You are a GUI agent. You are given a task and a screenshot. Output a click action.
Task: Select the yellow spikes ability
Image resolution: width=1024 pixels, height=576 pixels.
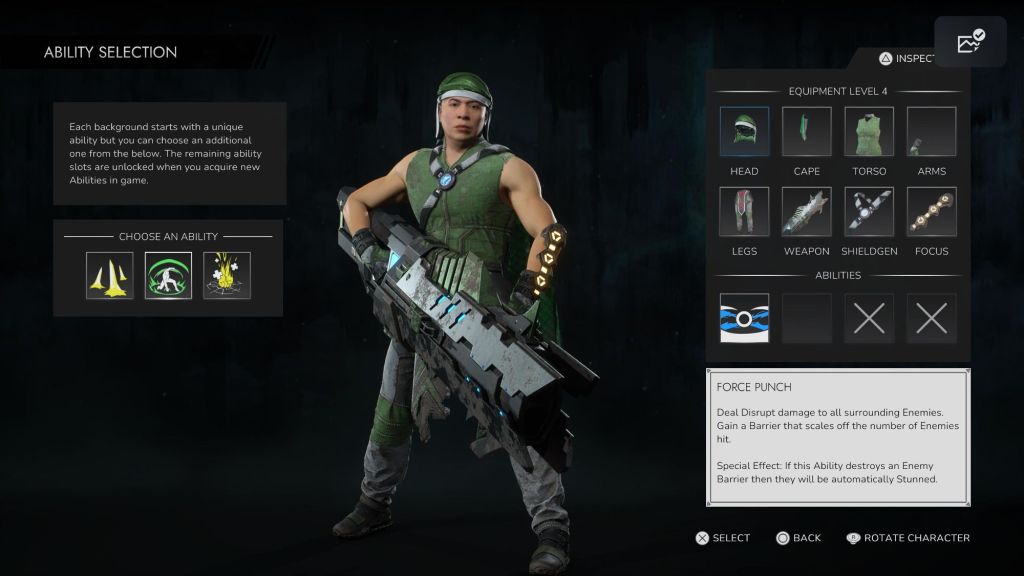pos(109,276)
